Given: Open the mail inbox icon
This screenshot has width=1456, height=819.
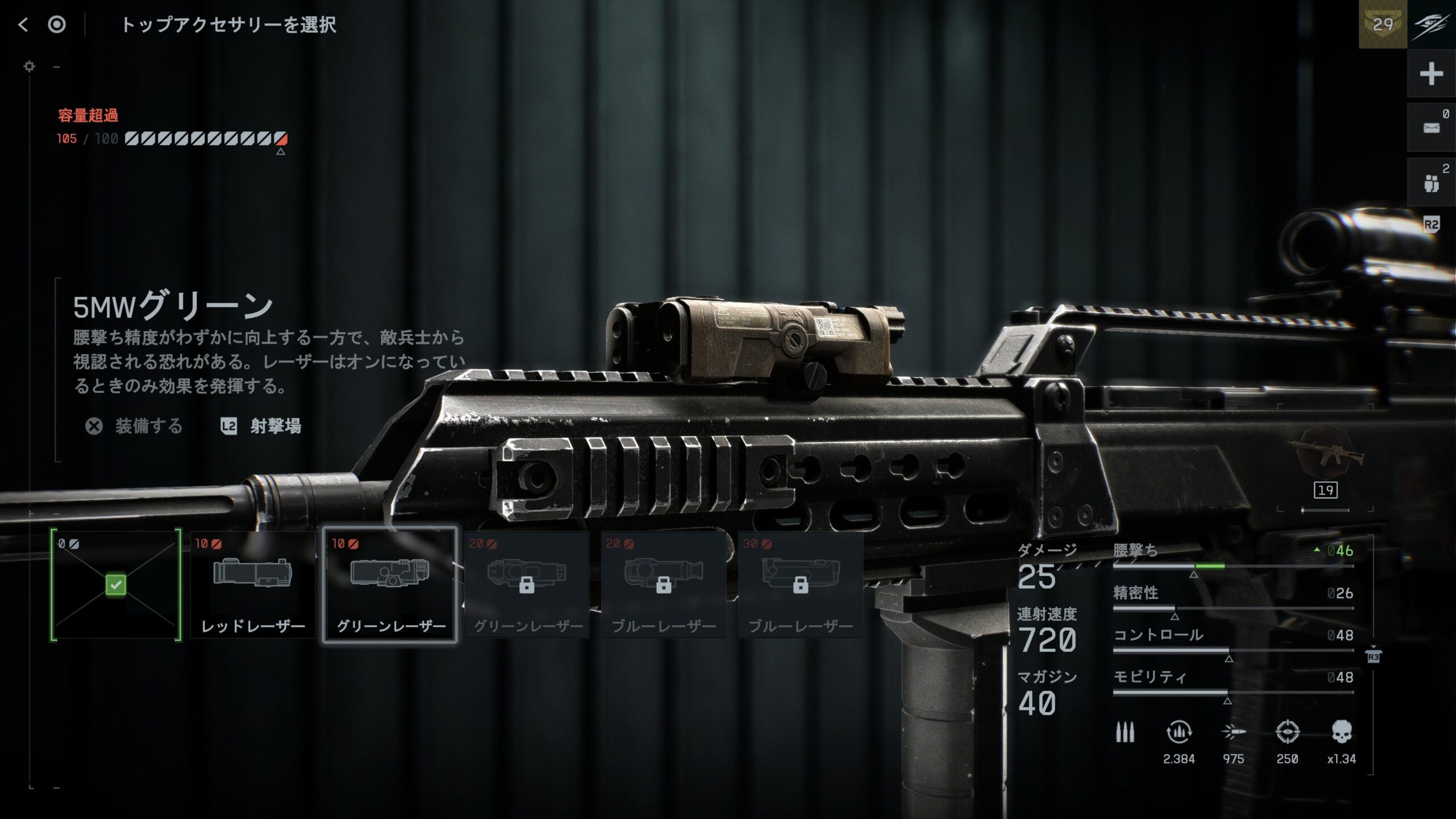Looking at the screenshot, I should [1431, 127].
